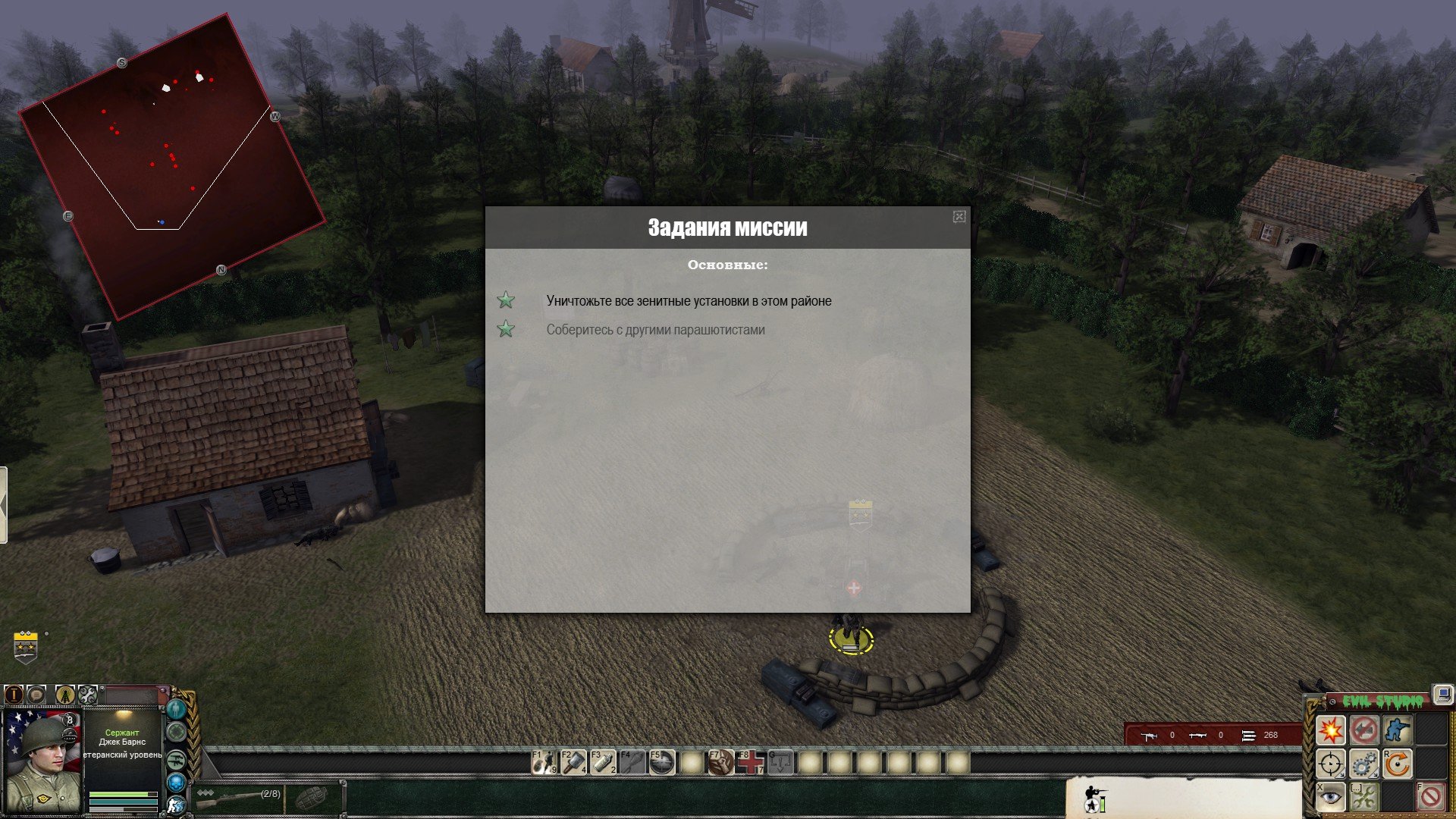Use the F2 hotbar slot with count 4

[x=574, y=762]
